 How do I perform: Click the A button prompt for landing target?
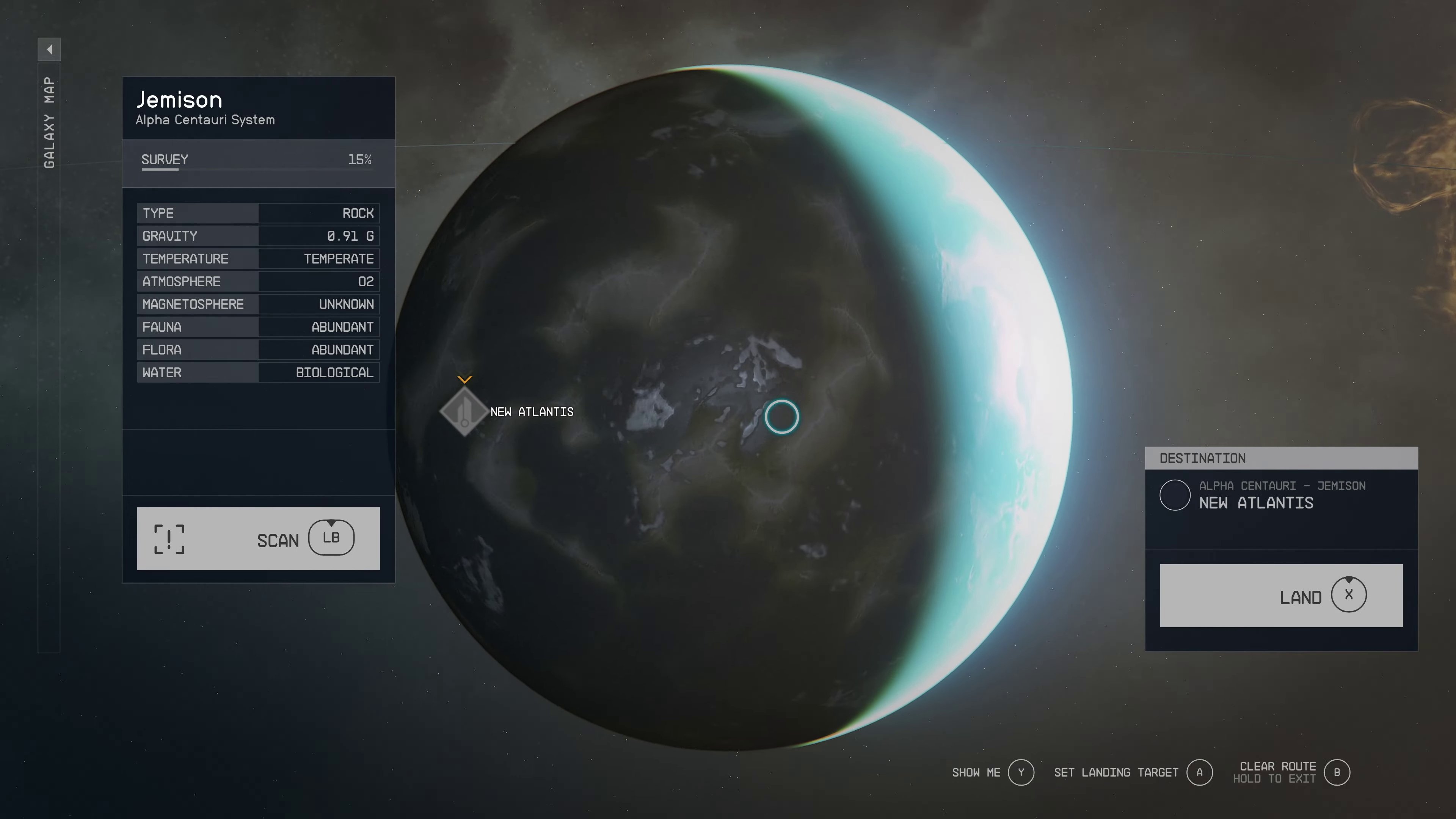(1199, 772)
